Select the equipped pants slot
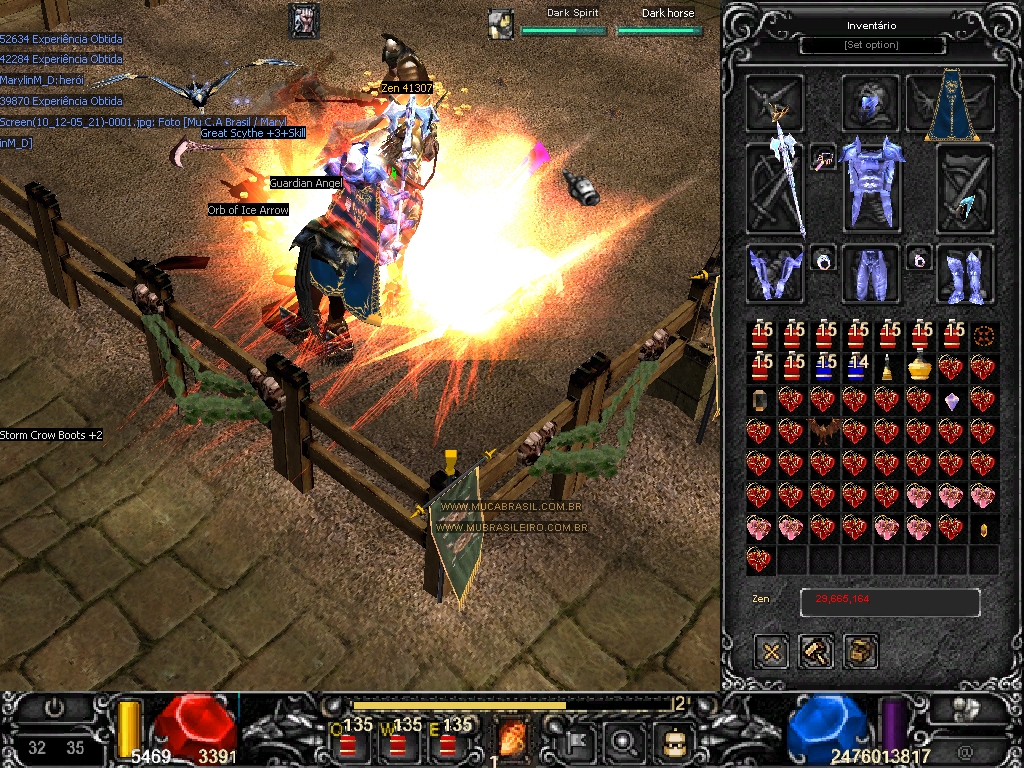This screenshot has width=1024, height=768. click(871, 273)
